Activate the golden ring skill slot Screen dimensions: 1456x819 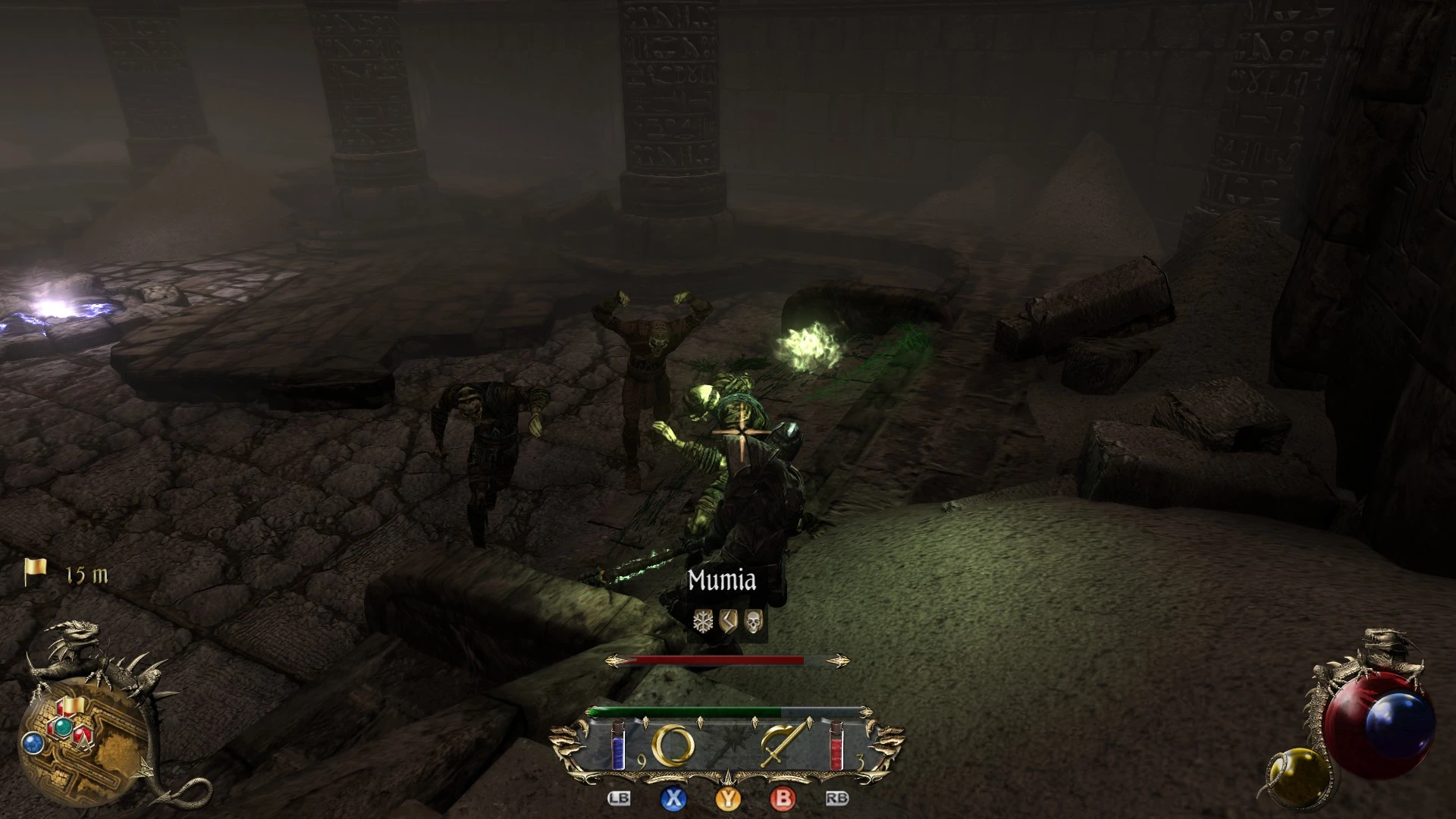pyautogui.click(x=673, y=745)
